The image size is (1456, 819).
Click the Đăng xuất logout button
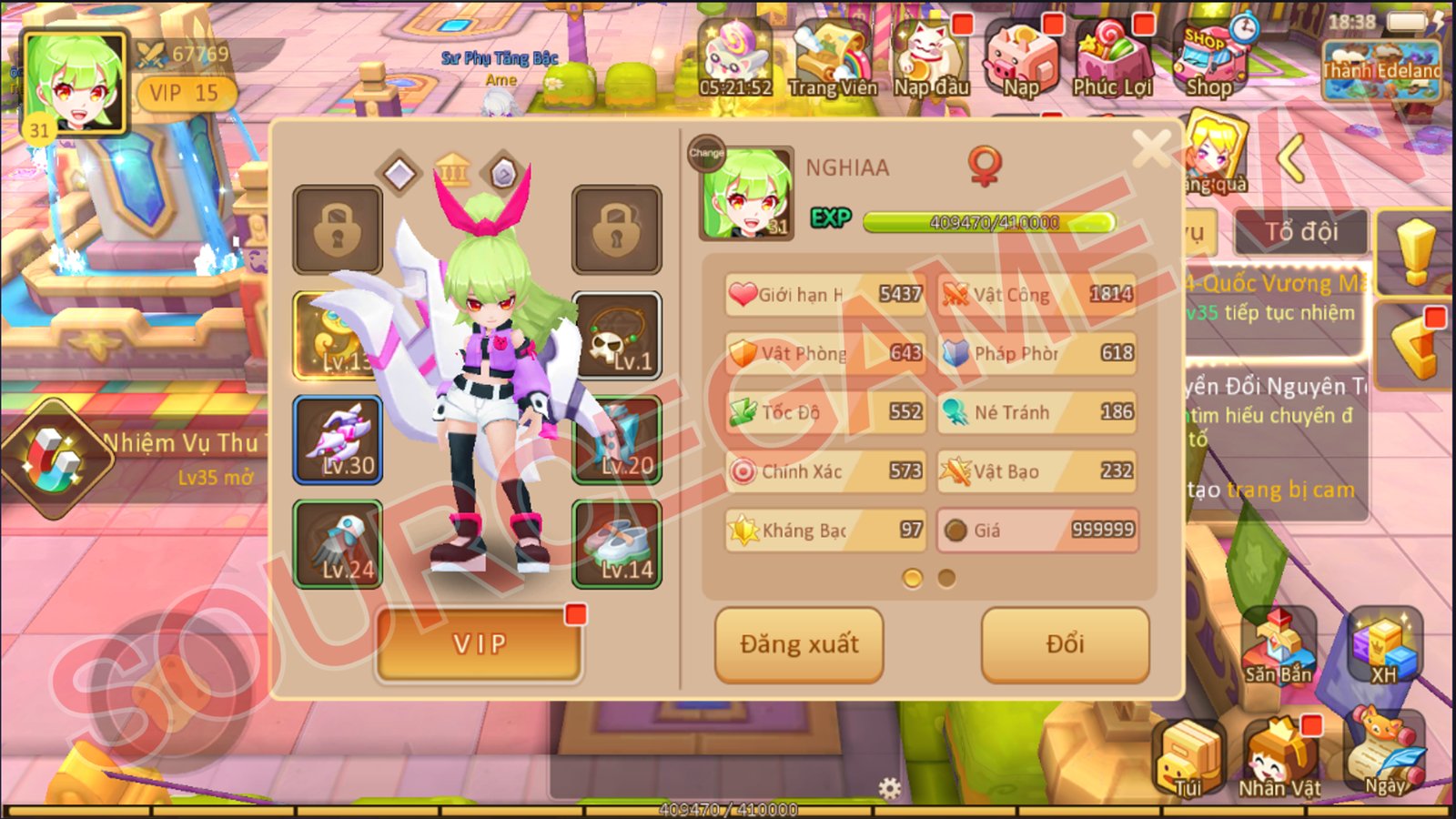point(799,644)
